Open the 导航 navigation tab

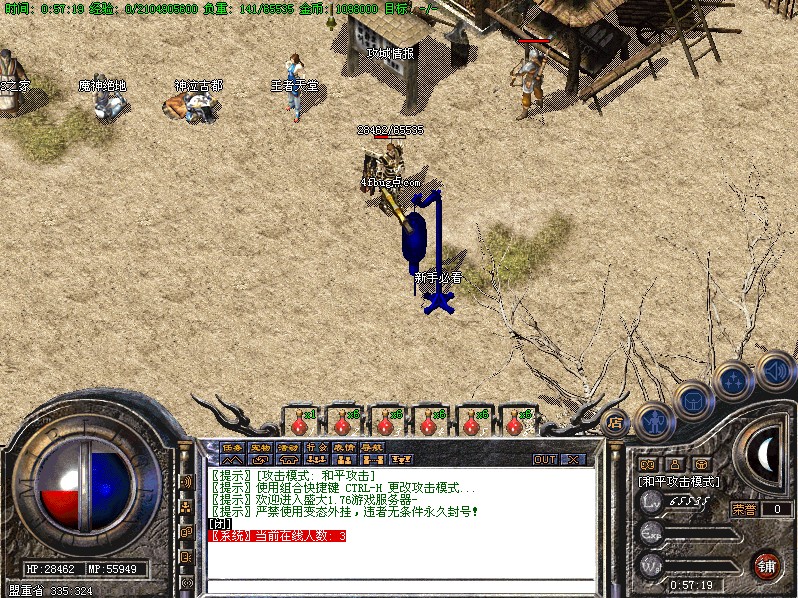tap(372, 447)
